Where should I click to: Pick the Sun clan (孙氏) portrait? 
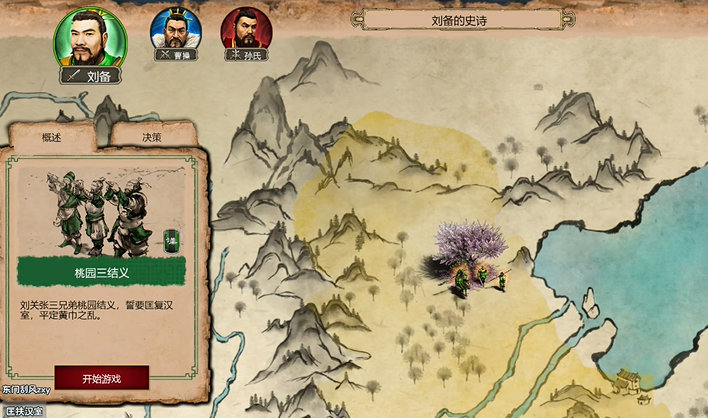click(244, 29)
